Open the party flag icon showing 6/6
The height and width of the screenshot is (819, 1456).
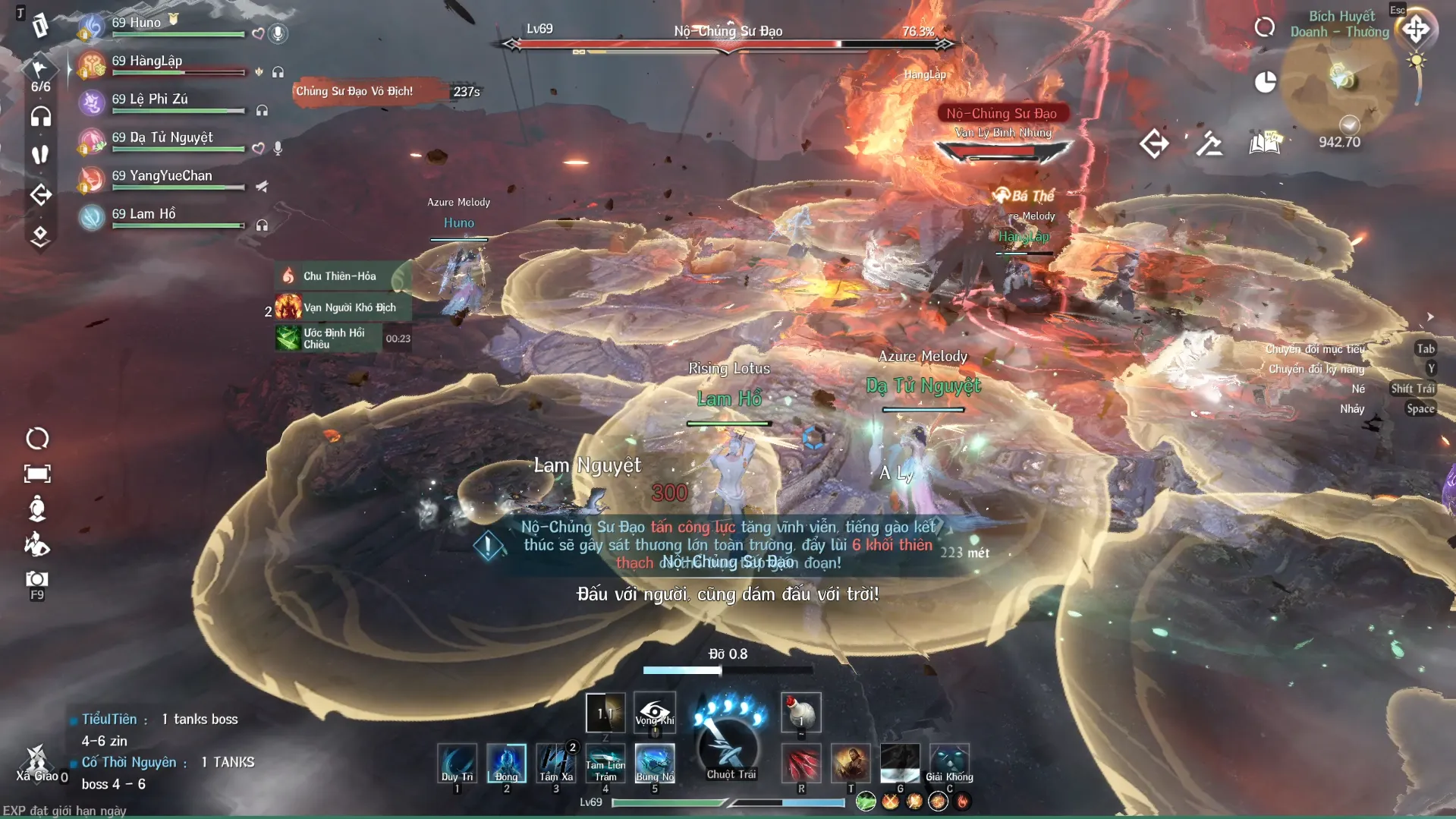coord(39,70)
